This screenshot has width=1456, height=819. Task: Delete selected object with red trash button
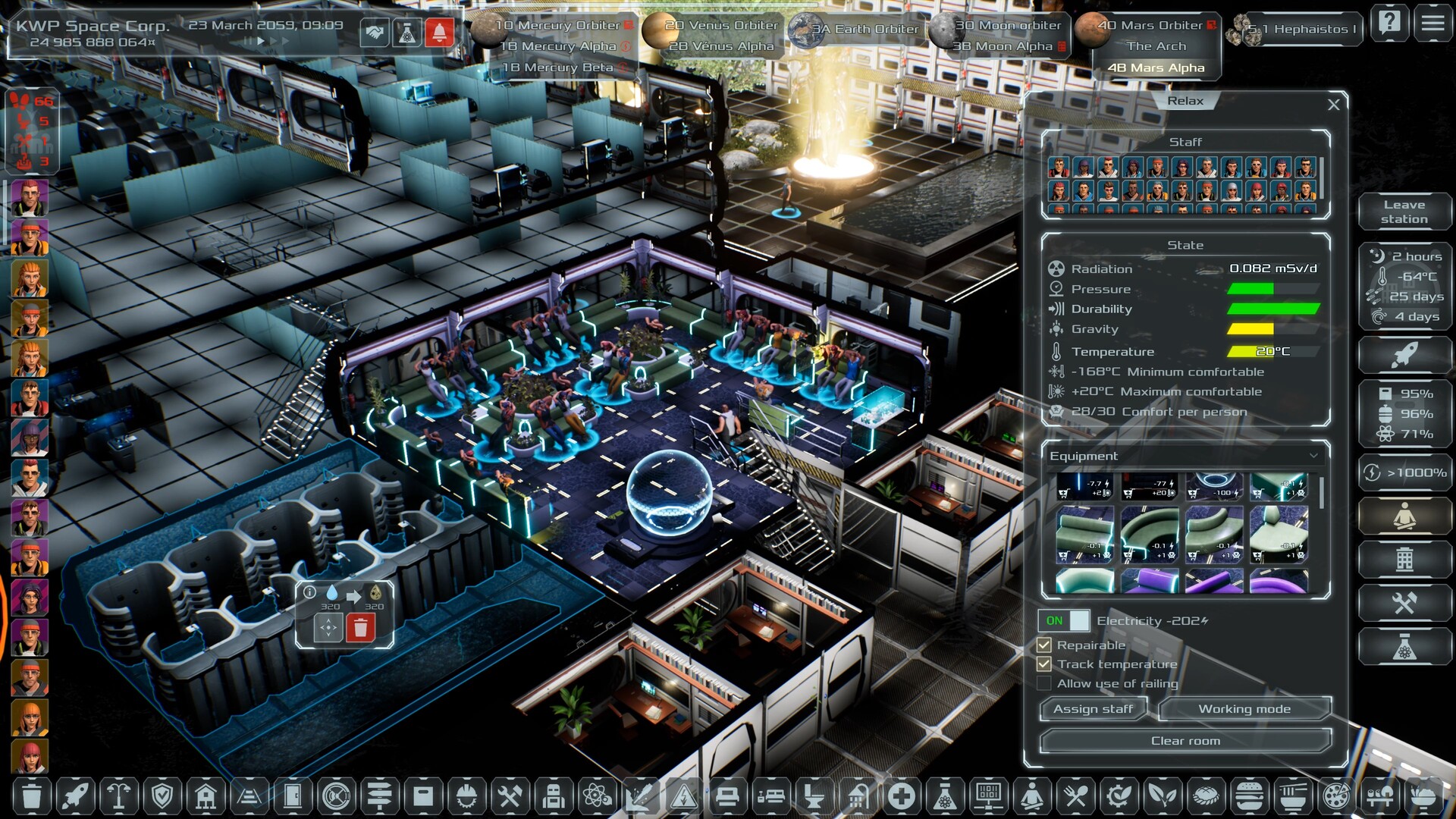click(x=360, y=628)
